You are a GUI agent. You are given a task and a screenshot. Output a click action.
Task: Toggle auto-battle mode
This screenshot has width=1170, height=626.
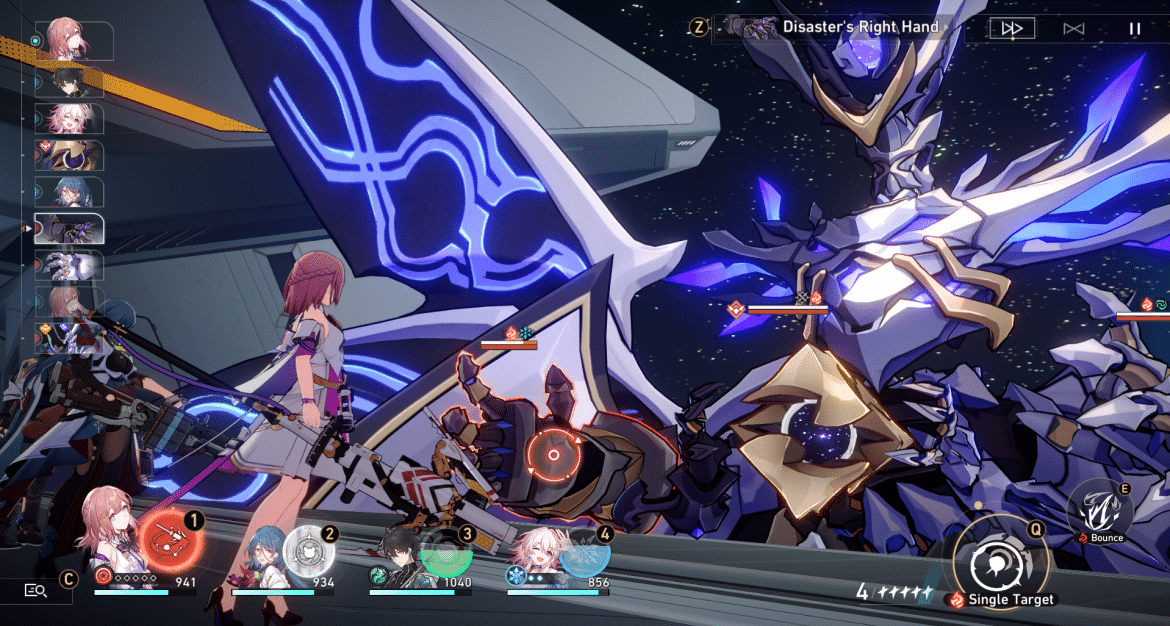click(x=1074, y=28)
